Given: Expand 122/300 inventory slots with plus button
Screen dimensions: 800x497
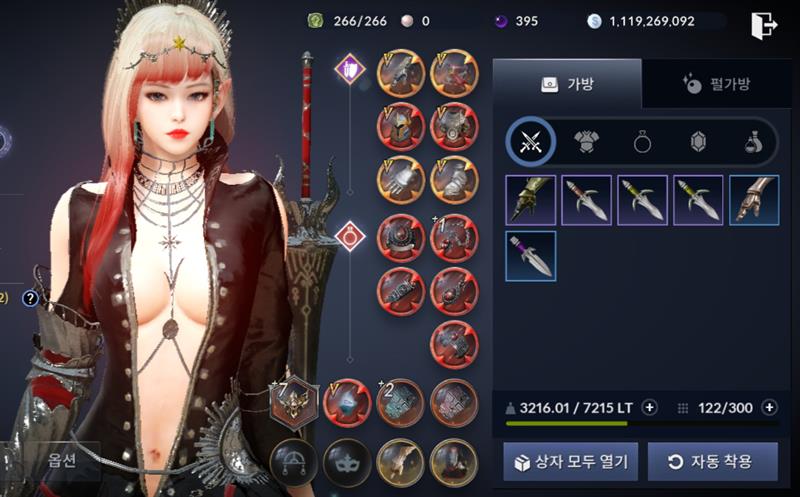Looking at the screenshot, I should point(769,407).
